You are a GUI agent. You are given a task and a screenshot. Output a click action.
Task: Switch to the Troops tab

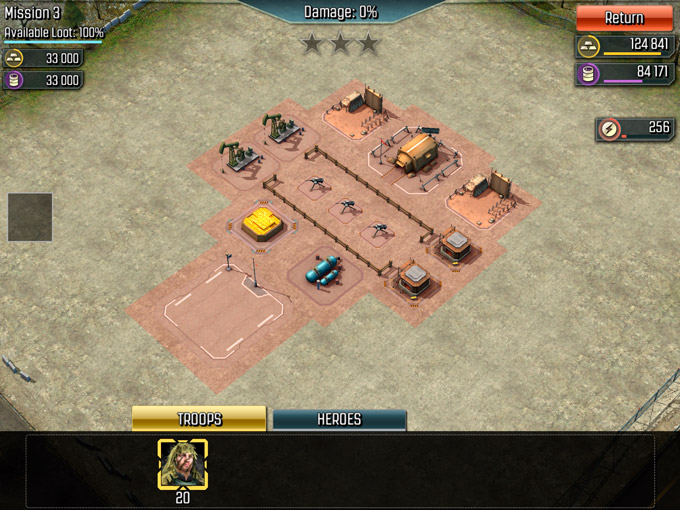click(x=199, y=419)
